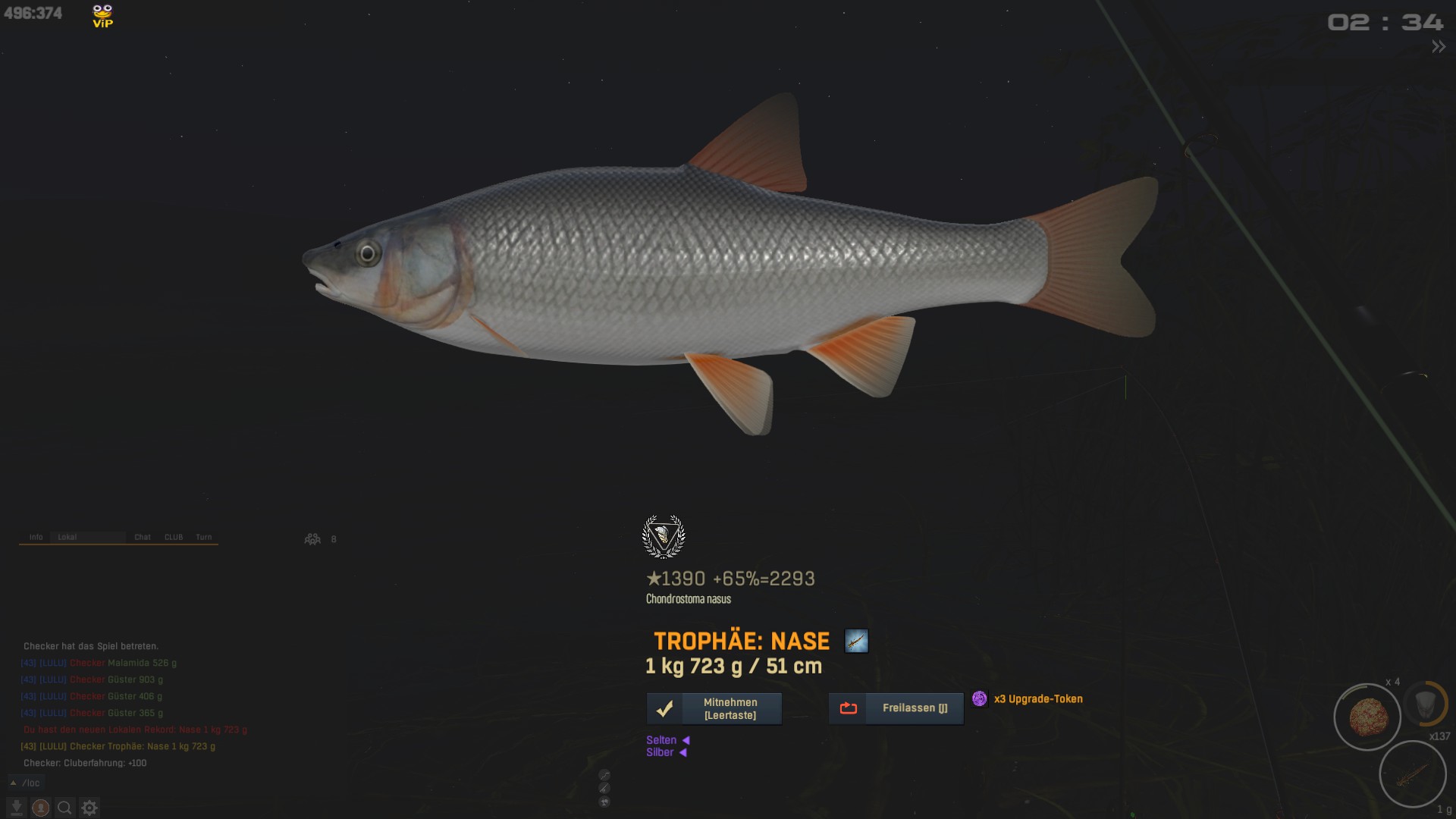This screenshot has width=1456, height=819.
Task: Switch to the CLUB chat tab
Action: point(174,537)
